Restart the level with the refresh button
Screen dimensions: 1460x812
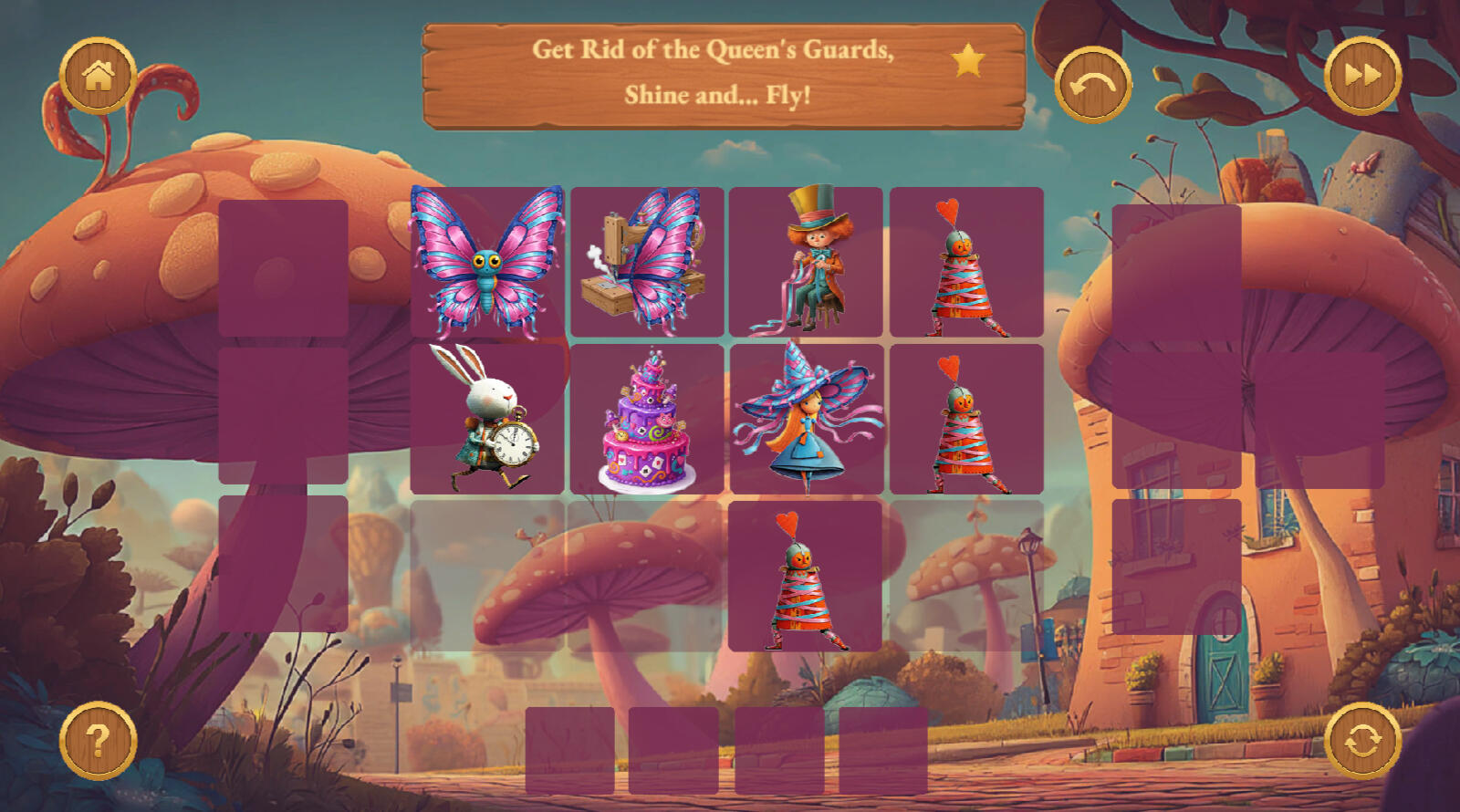(x=1362, y=740)
